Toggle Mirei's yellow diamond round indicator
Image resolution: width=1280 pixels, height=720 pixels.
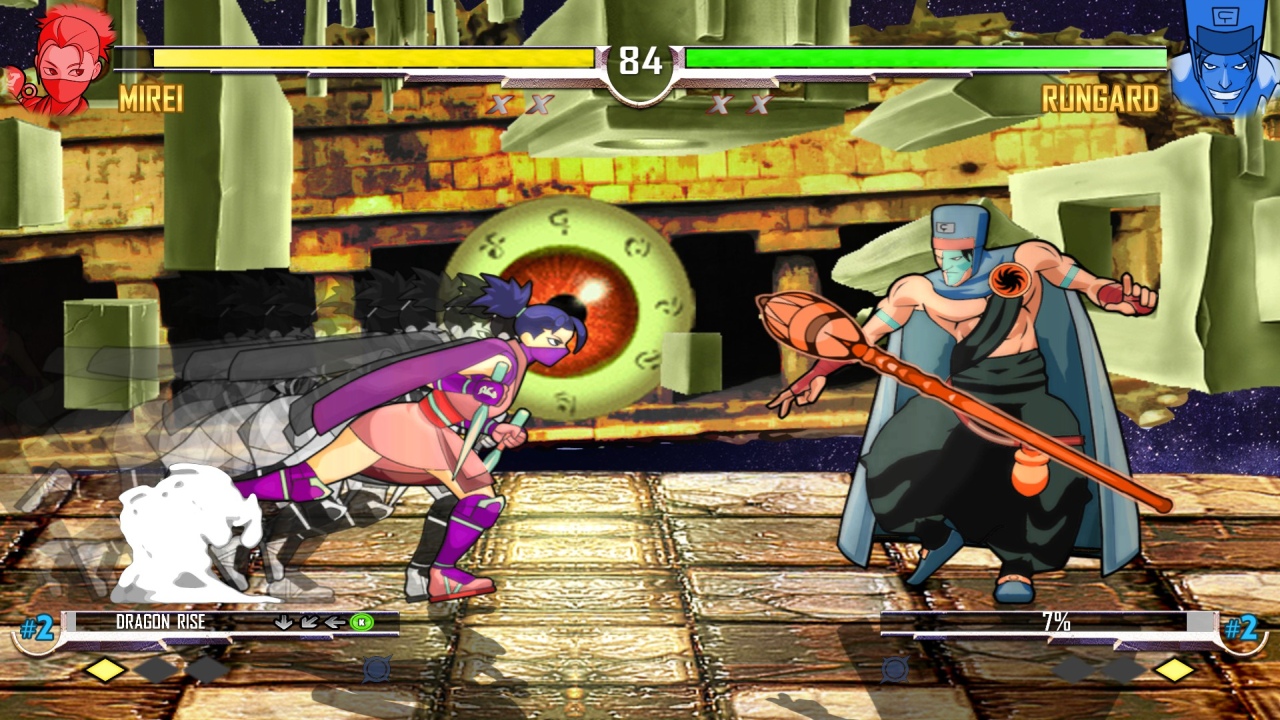105,670
